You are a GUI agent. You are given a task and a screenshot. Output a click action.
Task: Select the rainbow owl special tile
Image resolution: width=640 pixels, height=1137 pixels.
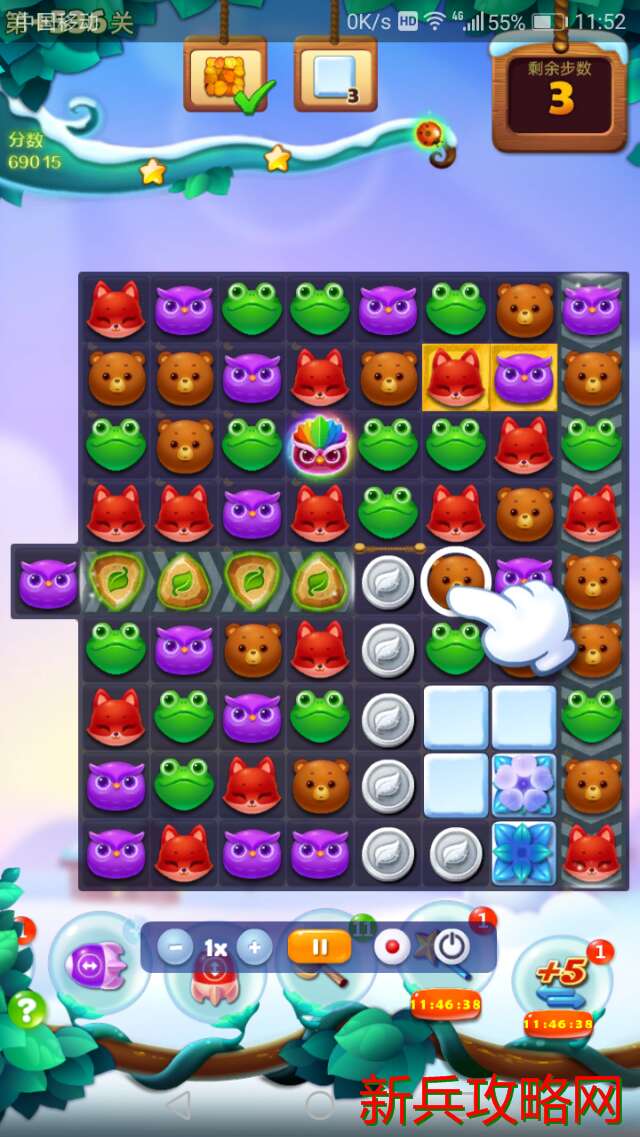pyautogui.click(x=320, y=445)
